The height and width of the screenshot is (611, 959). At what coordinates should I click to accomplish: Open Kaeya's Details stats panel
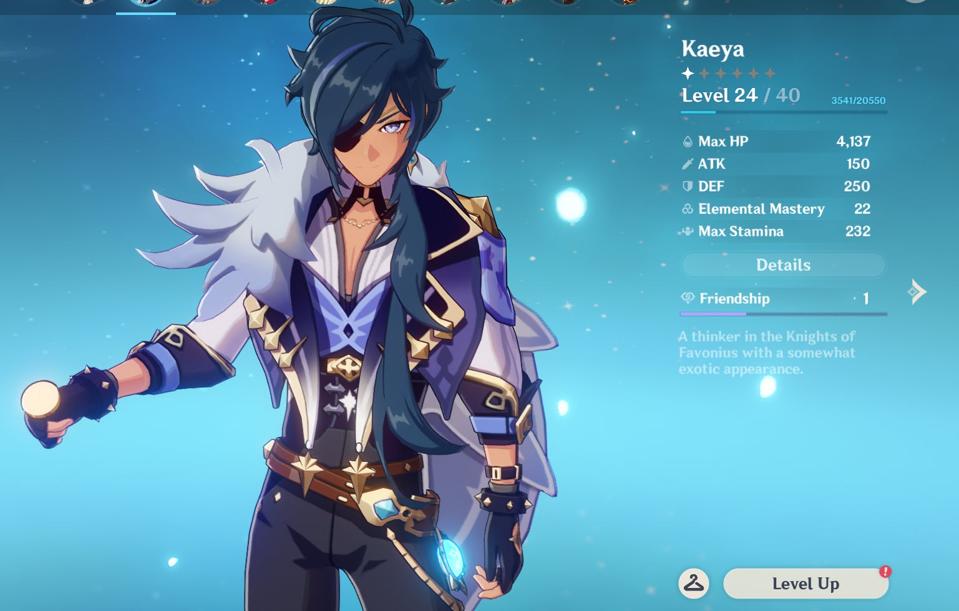pyautogui.click(x=783, y=265)
